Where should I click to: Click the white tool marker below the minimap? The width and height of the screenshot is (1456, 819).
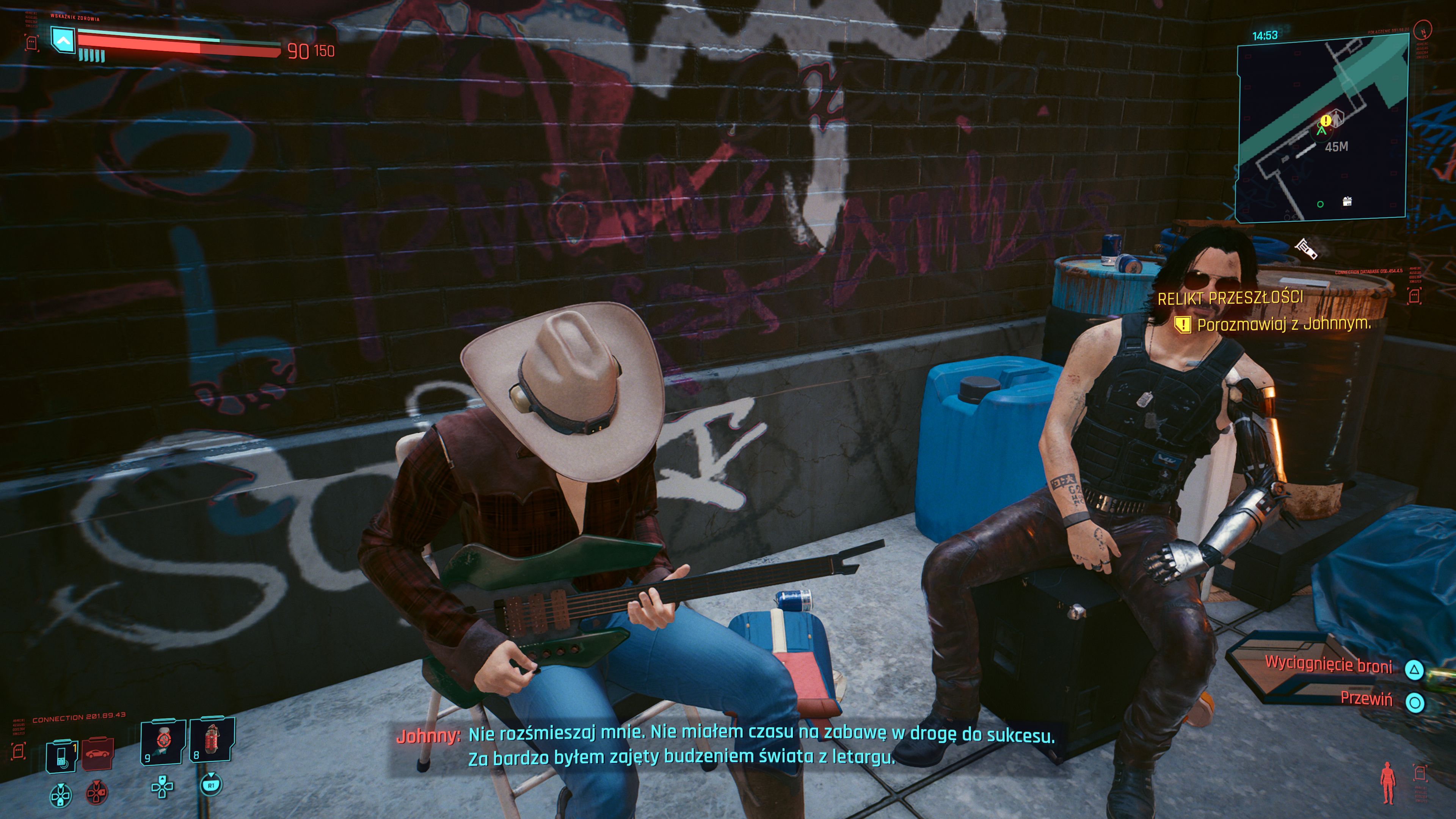(x=1305, y=248)
